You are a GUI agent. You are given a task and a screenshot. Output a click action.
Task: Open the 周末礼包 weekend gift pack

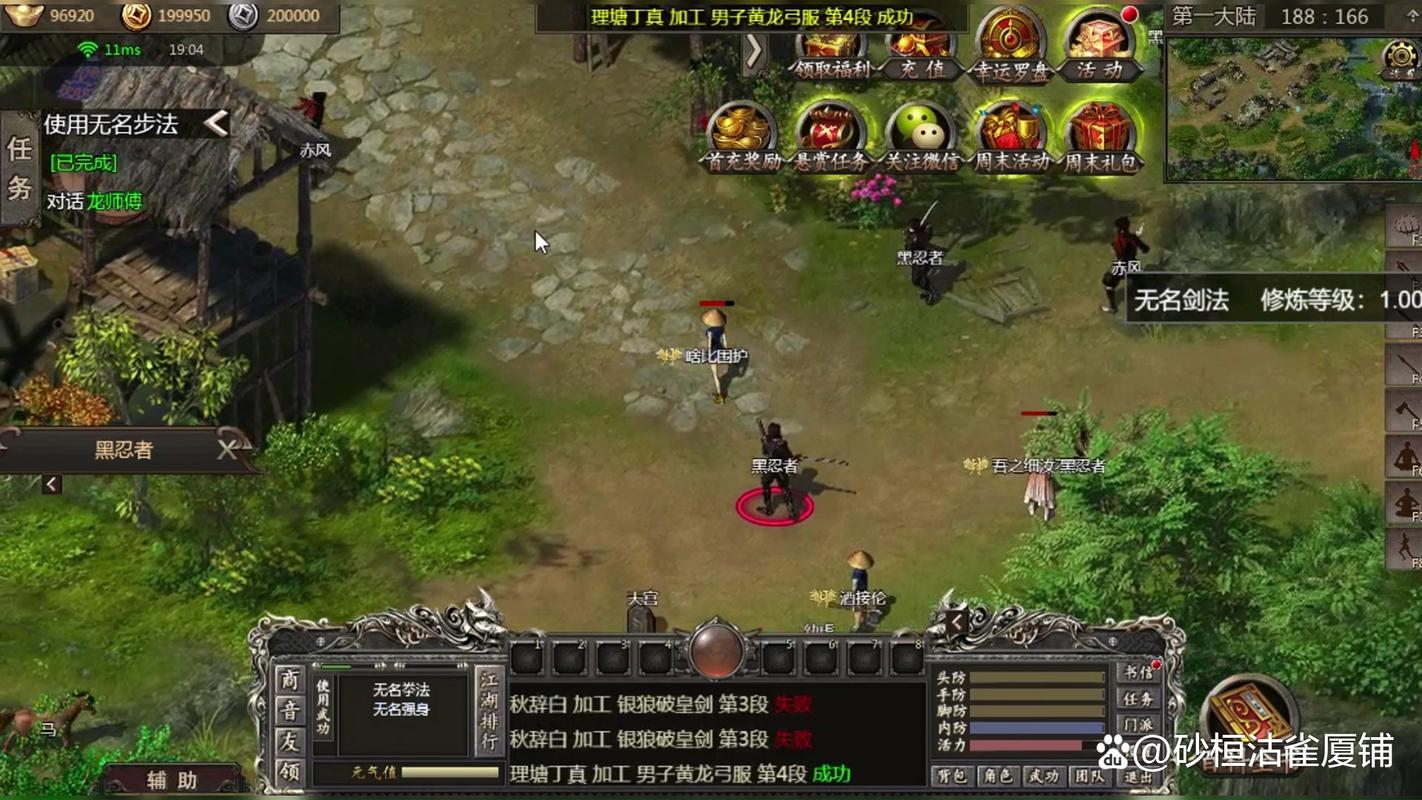coord(1100,138)
